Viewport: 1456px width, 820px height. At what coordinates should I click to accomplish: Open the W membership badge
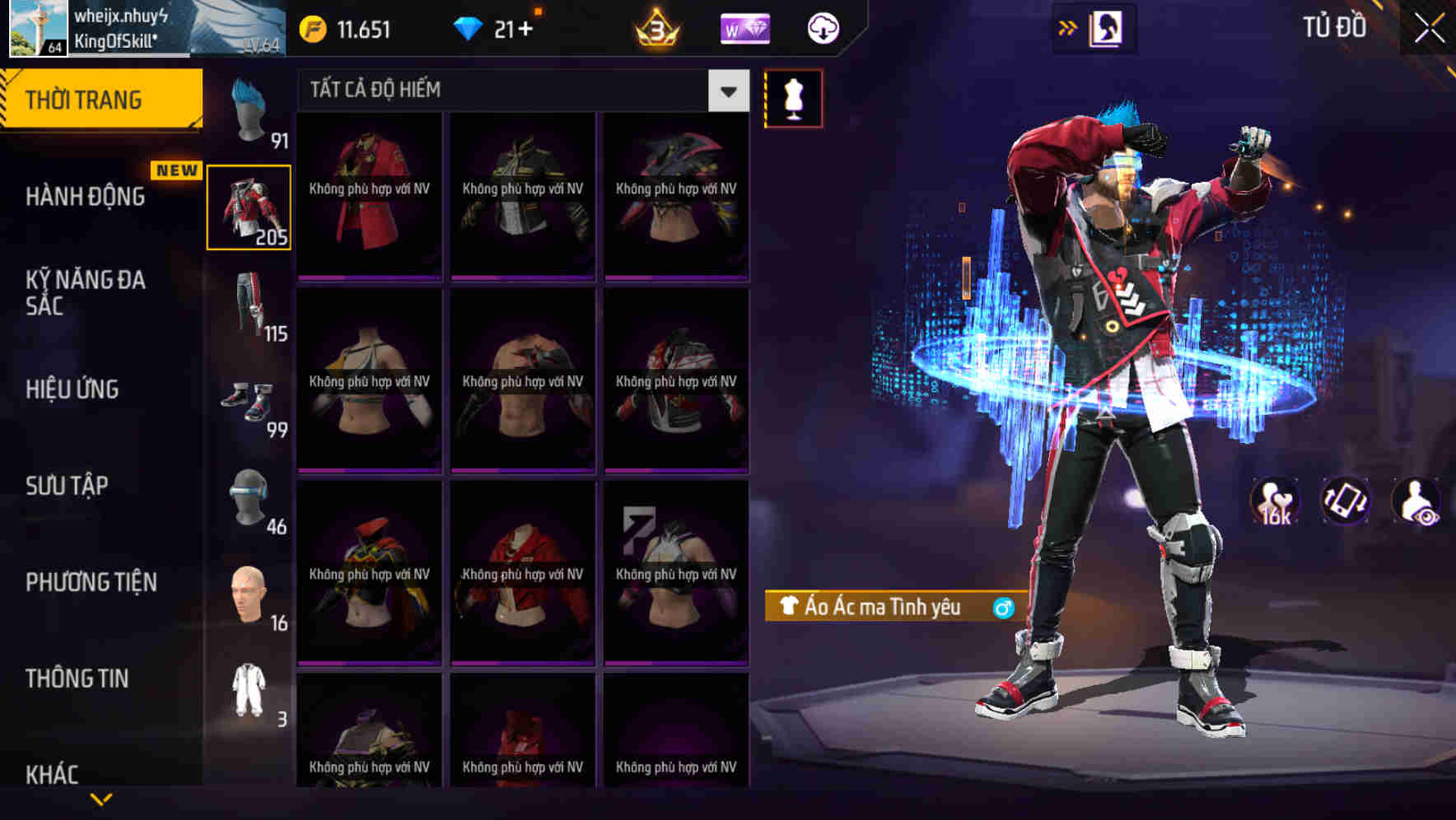click(744, 29)
